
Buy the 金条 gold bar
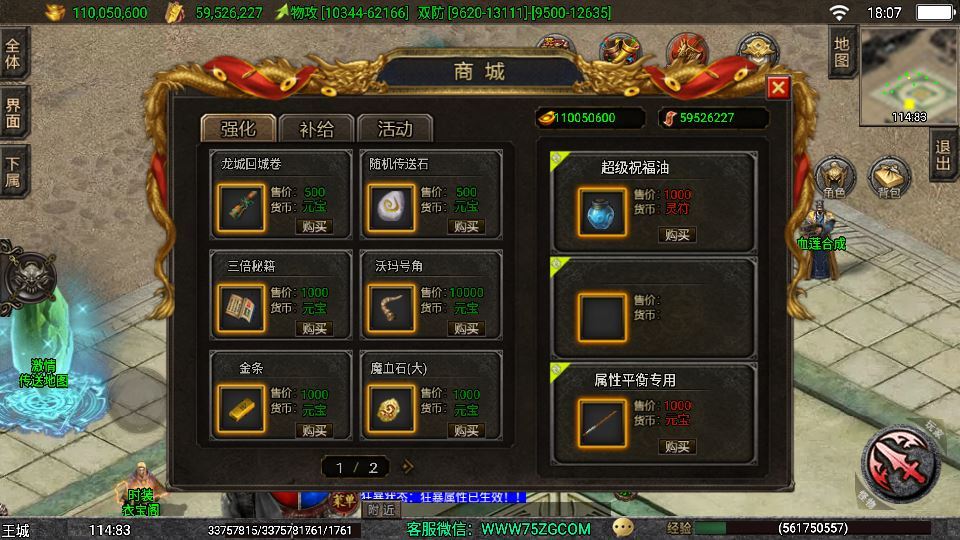point(314,430)
